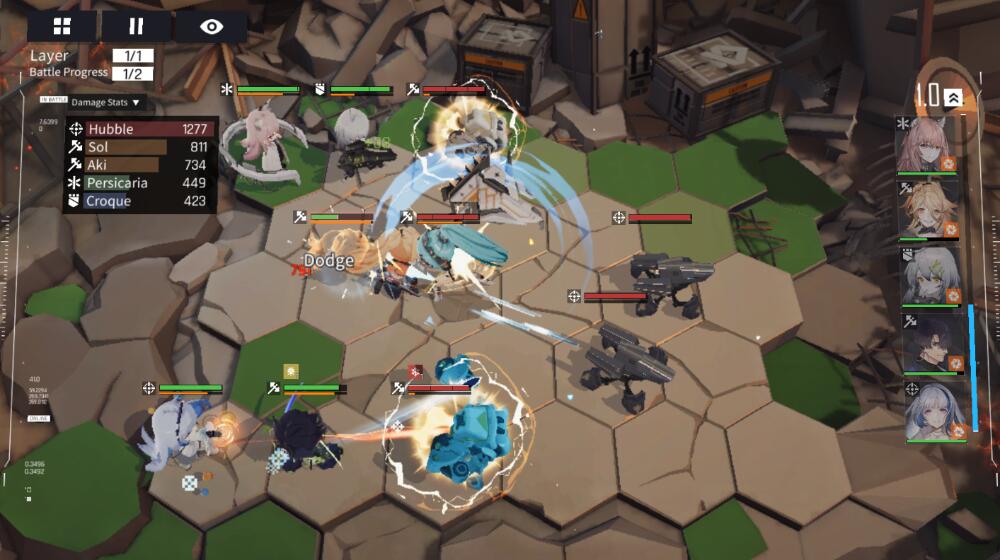This screenshot has height=560, width=1000.
Task: Change battle speed with the double-arrow button
Action: pyautogui.click(x=953, y=96)
